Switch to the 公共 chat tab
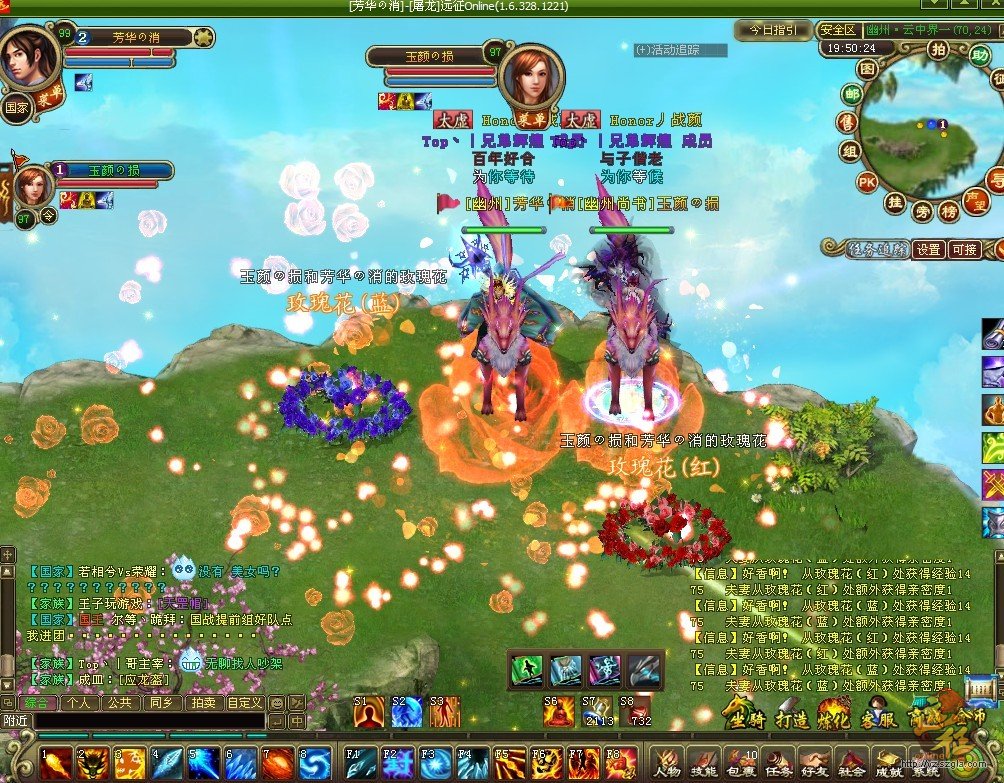 coord(118,702)
